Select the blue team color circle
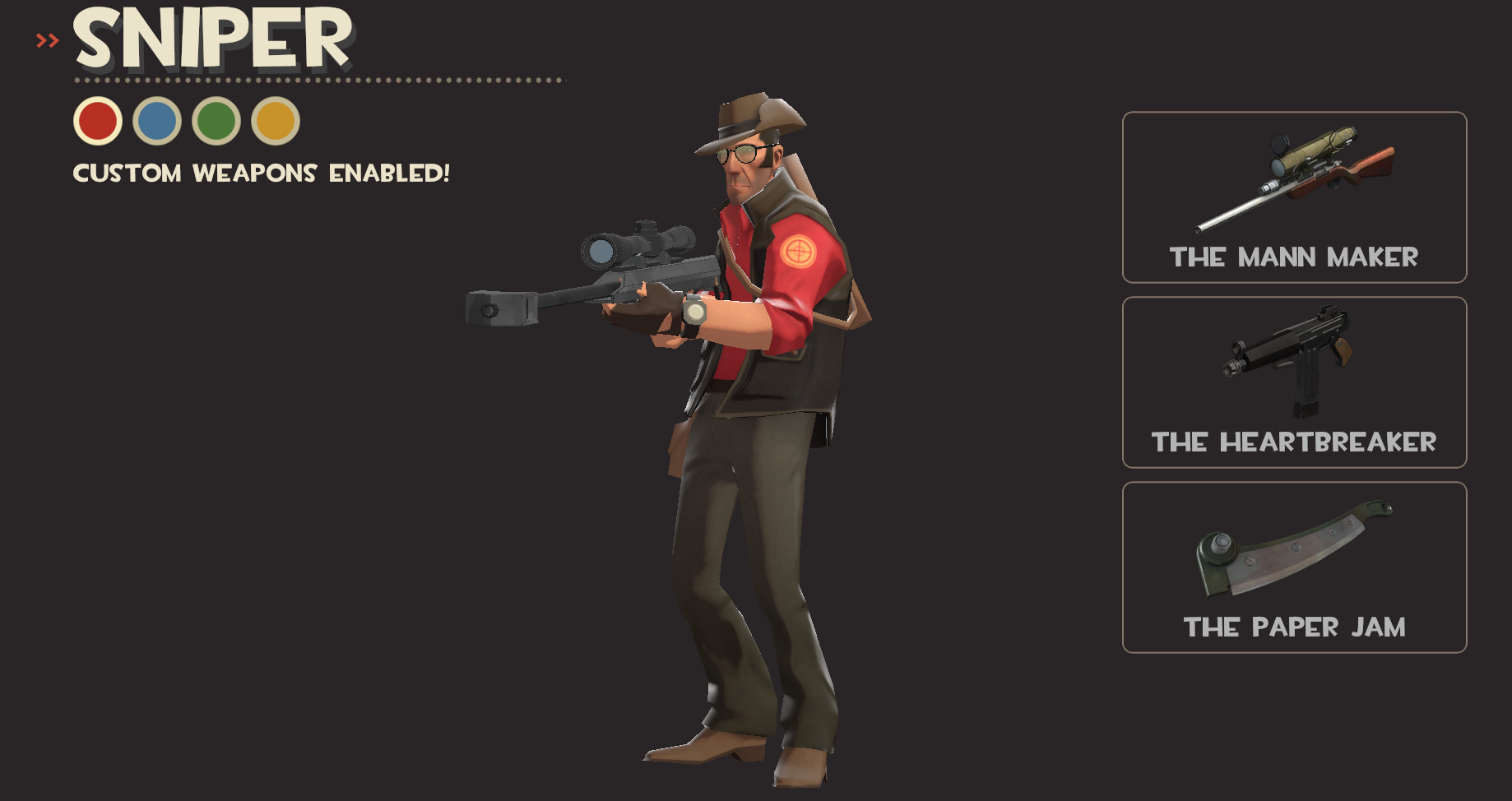Image resolution: width=1512 pixels, height=801 pixels. click(157, 122)
